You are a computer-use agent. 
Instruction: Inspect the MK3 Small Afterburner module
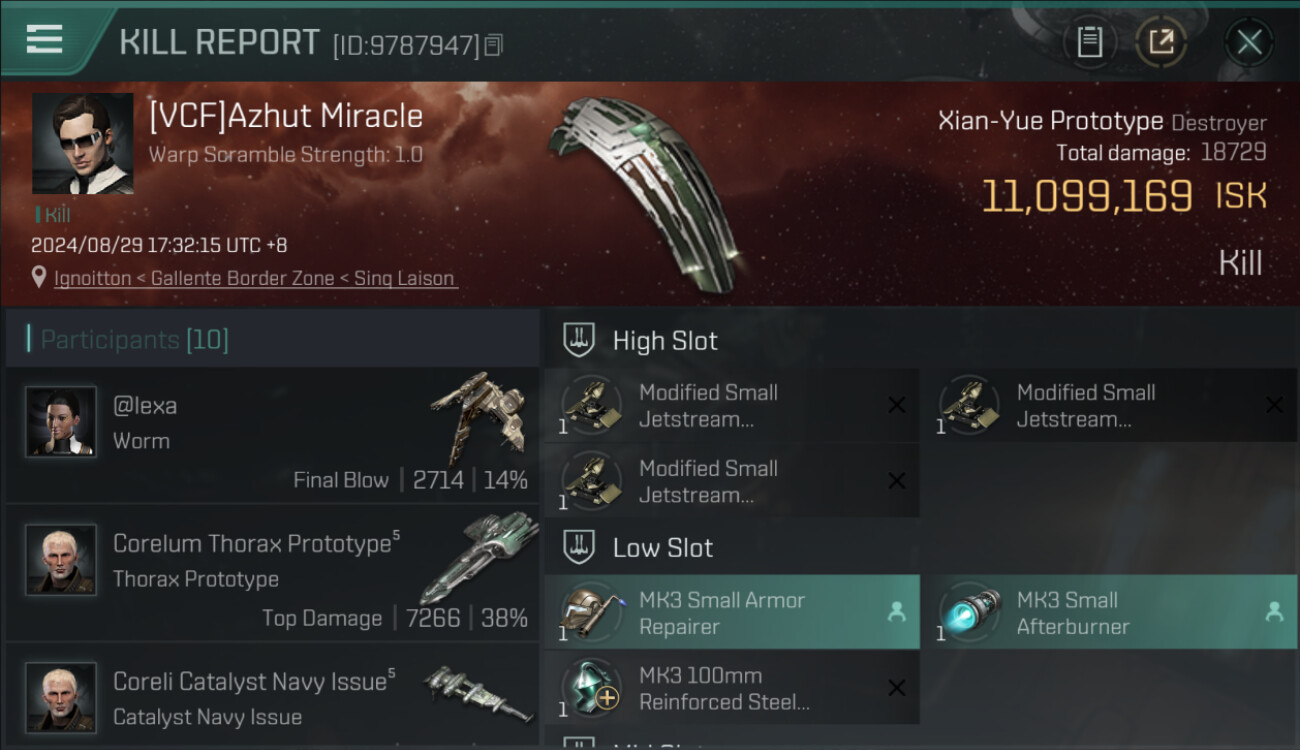1108,612
